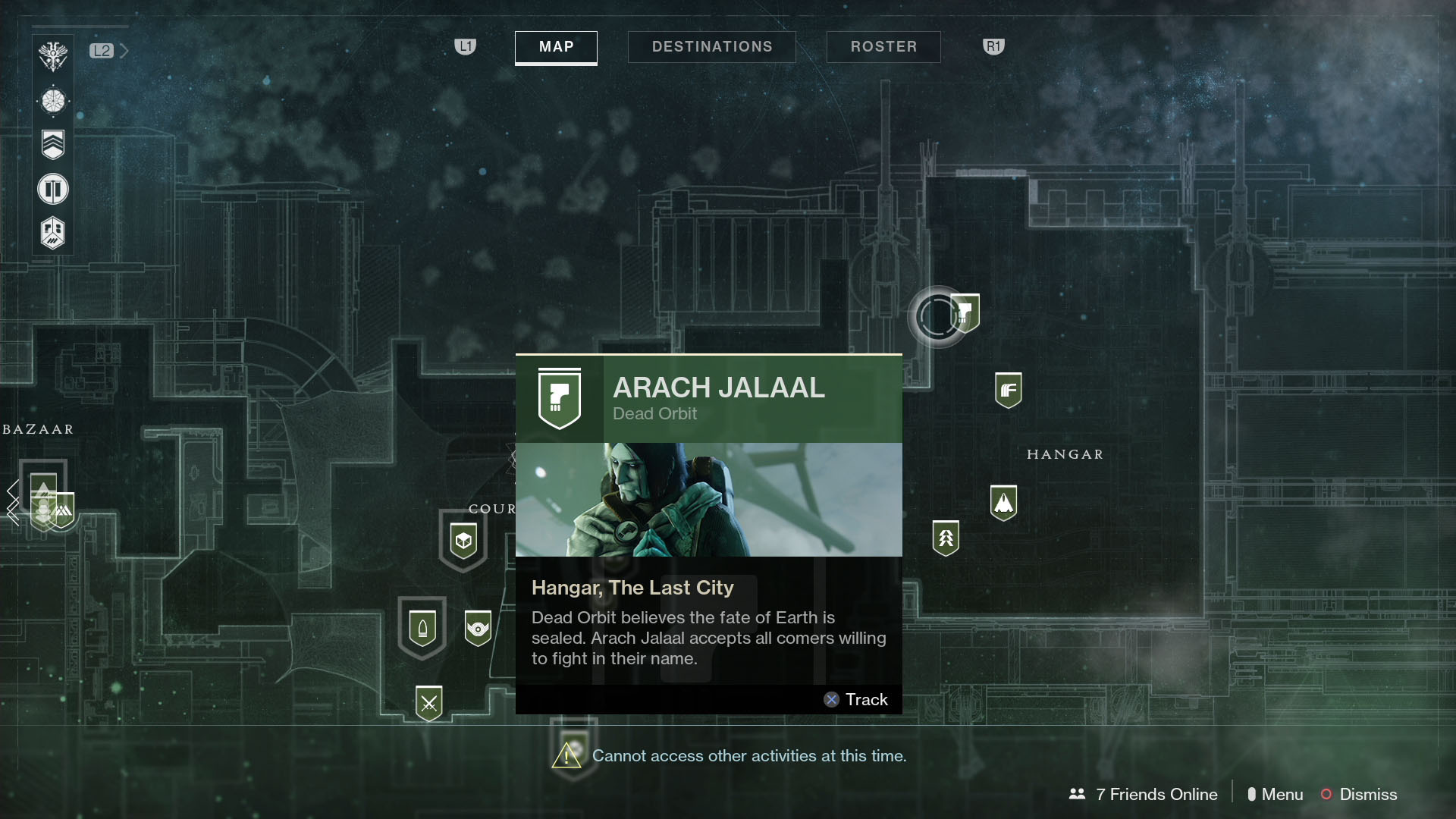Select the highlighted Dead Orbit icon near the Hangar
The image size is (1456, 819).
(966, 312)
